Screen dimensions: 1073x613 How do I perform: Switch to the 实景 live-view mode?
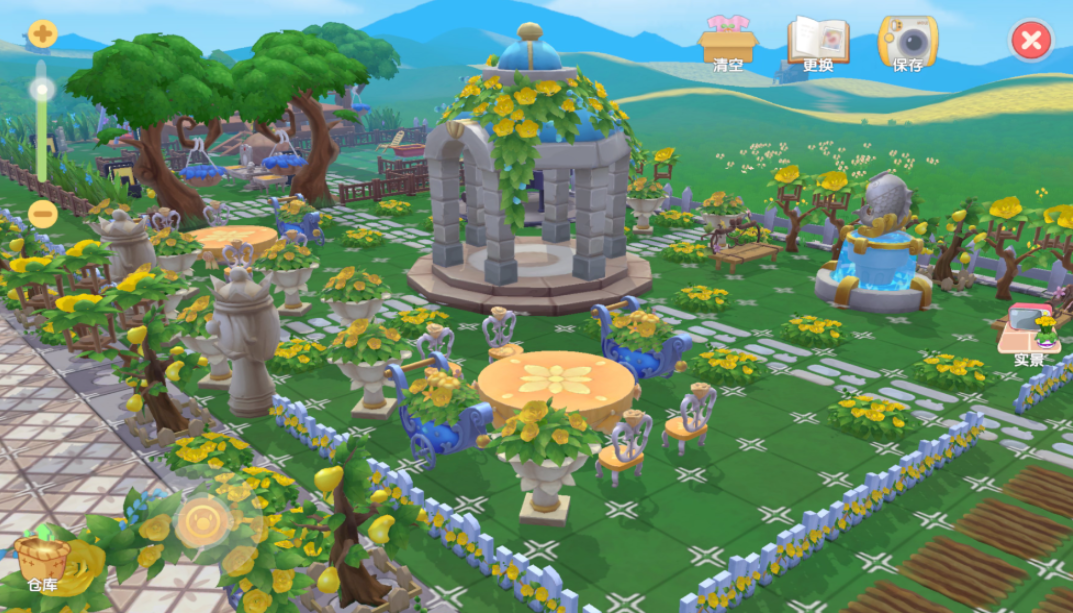[x=1029, y=334]
